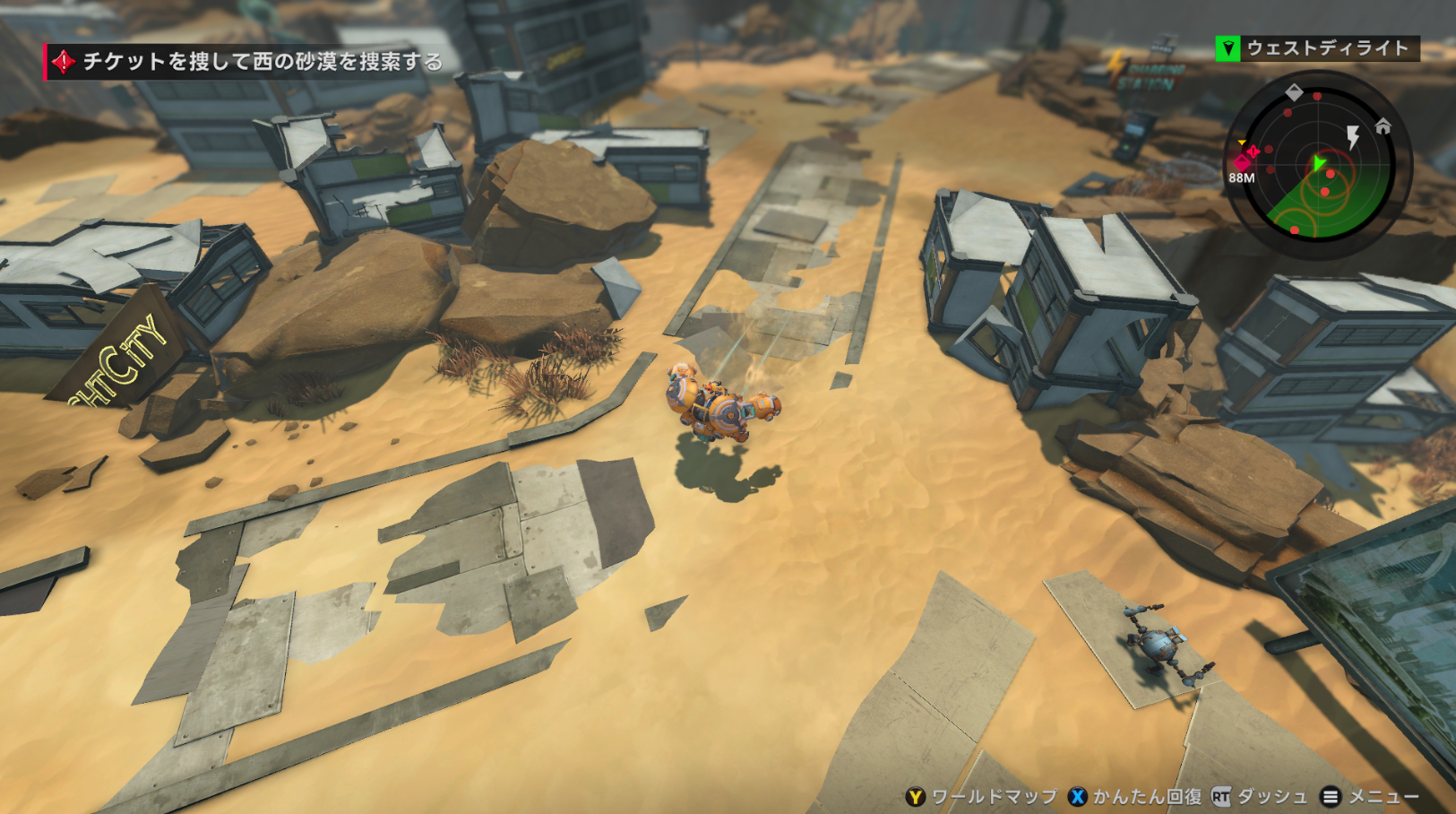Viewport: 1456px width, 814px height.
Task: Select the home base marker on the radar
Action: (x=1383, y=126)
